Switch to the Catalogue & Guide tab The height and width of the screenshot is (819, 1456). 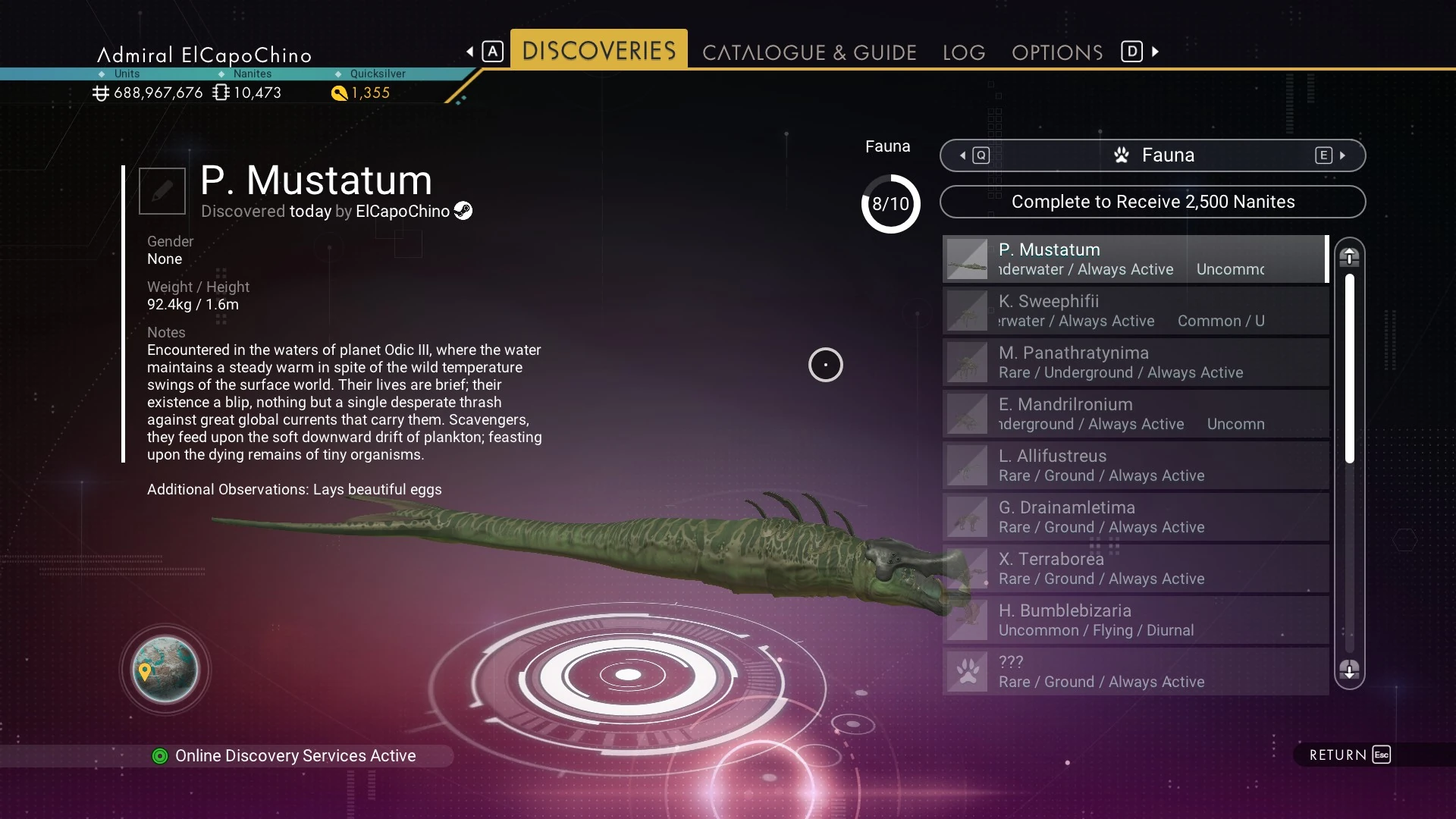809,52
